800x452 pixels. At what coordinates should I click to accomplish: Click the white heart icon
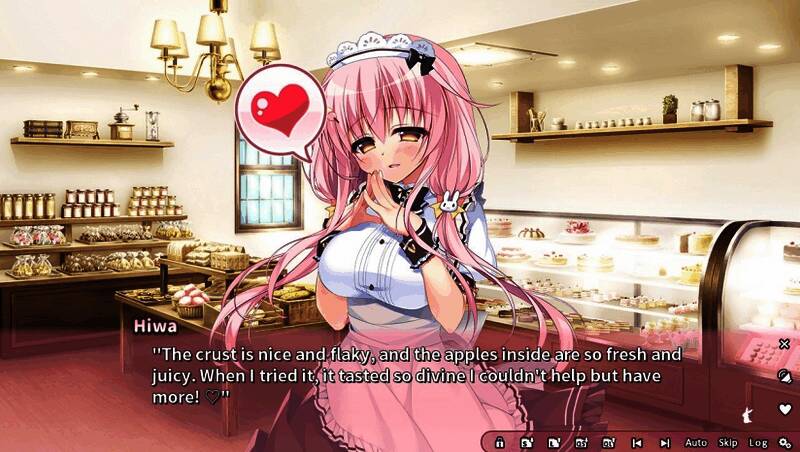tap(785, 409)
